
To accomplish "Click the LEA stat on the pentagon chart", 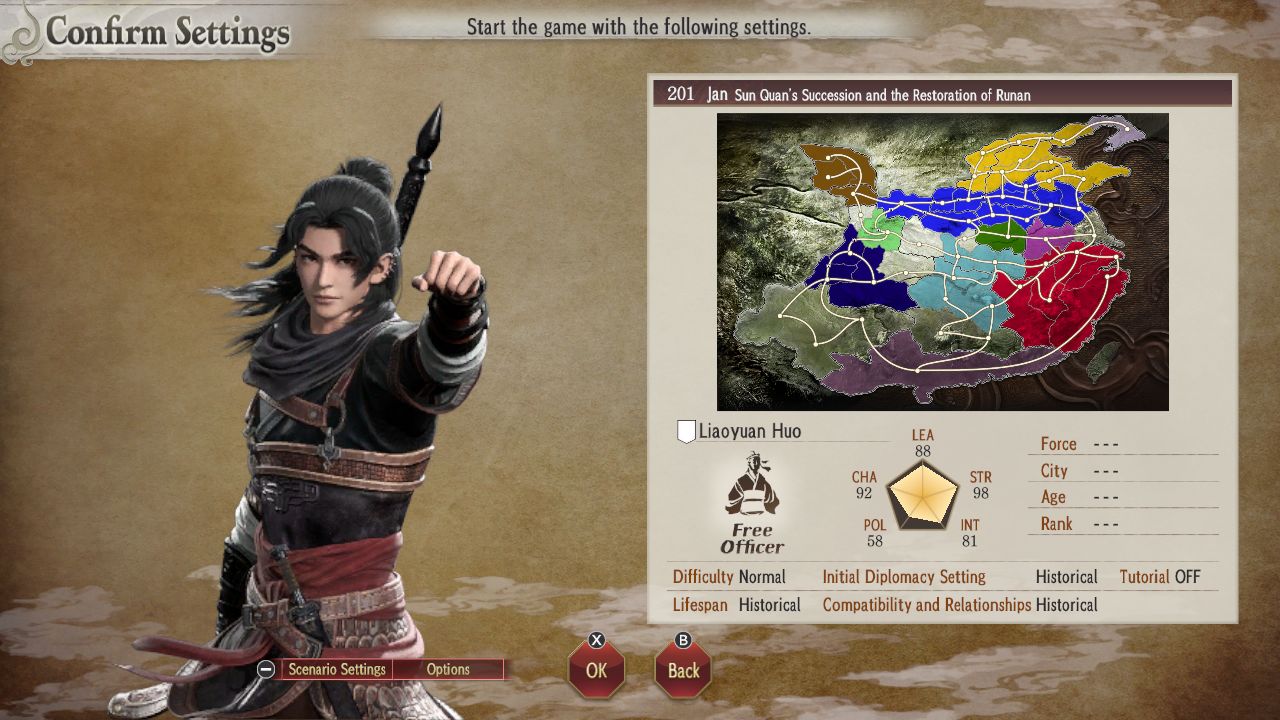I will [922, 442].
